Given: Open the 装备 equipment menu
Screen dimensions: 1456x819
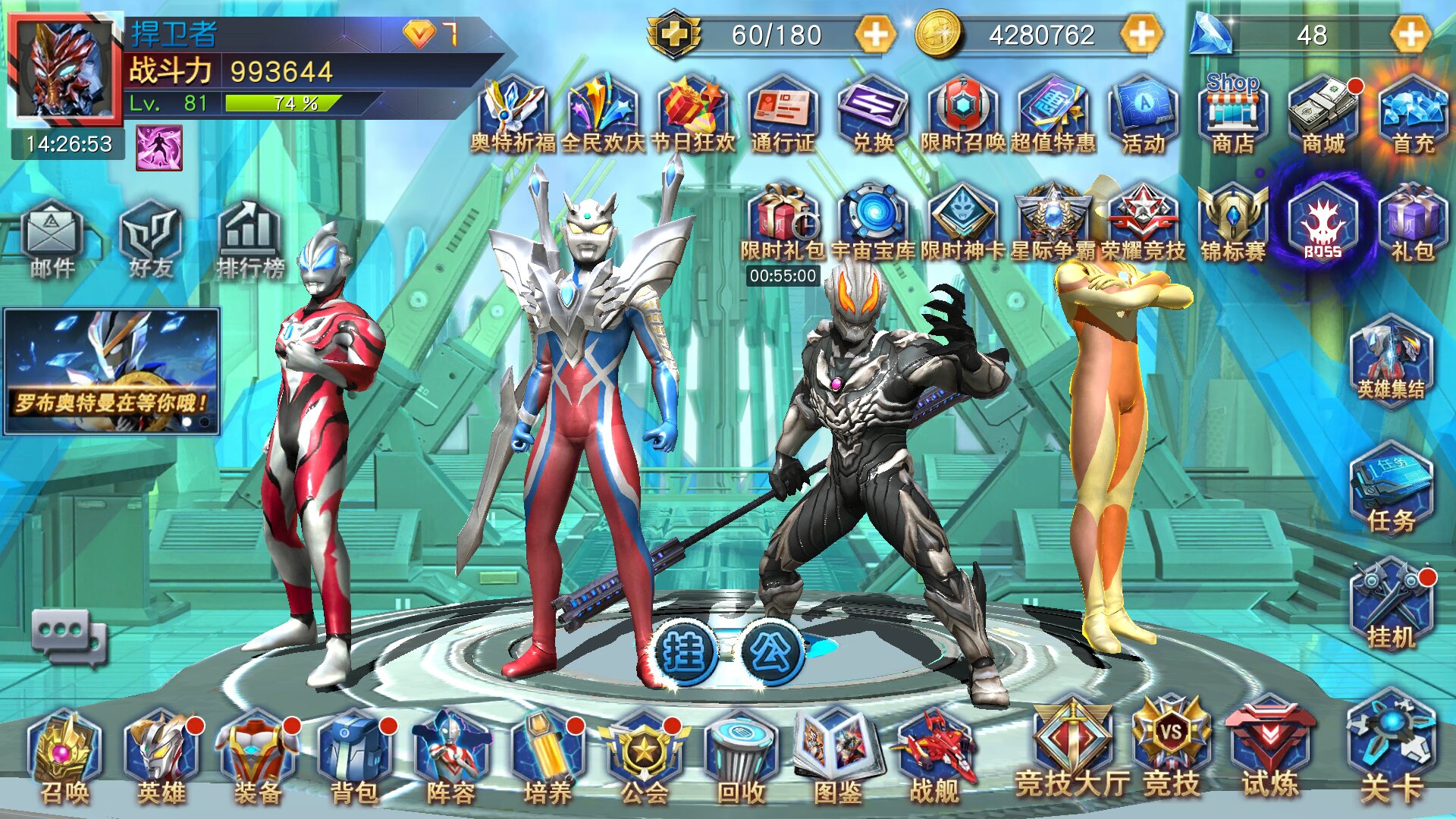Looking at the screenshot, I should [258, 756].
